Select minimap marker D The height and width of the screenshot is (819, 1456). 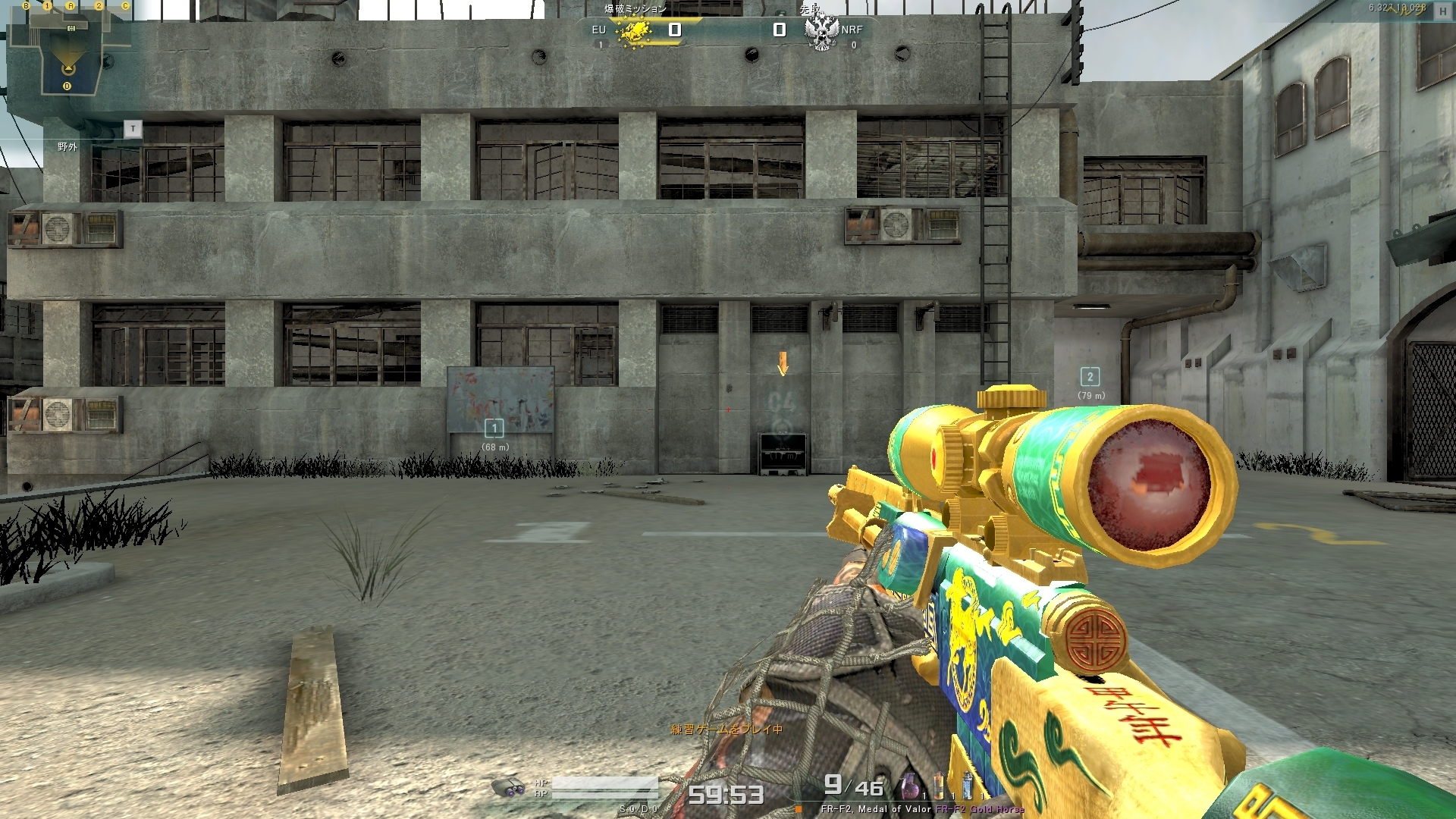click(x=67, y=86)
